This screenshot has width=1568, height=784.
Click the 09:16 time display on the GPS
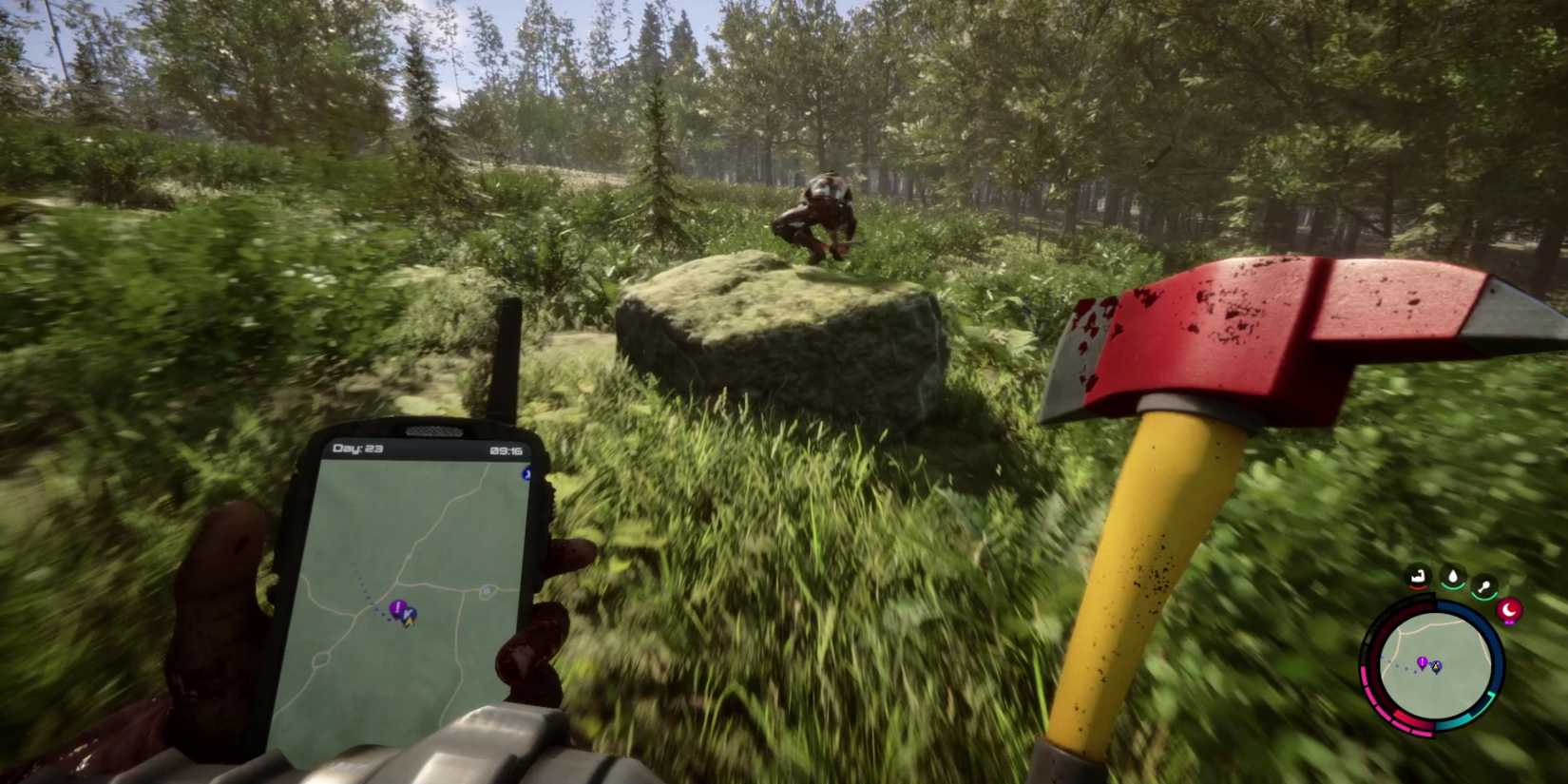(x=507, y=451)
